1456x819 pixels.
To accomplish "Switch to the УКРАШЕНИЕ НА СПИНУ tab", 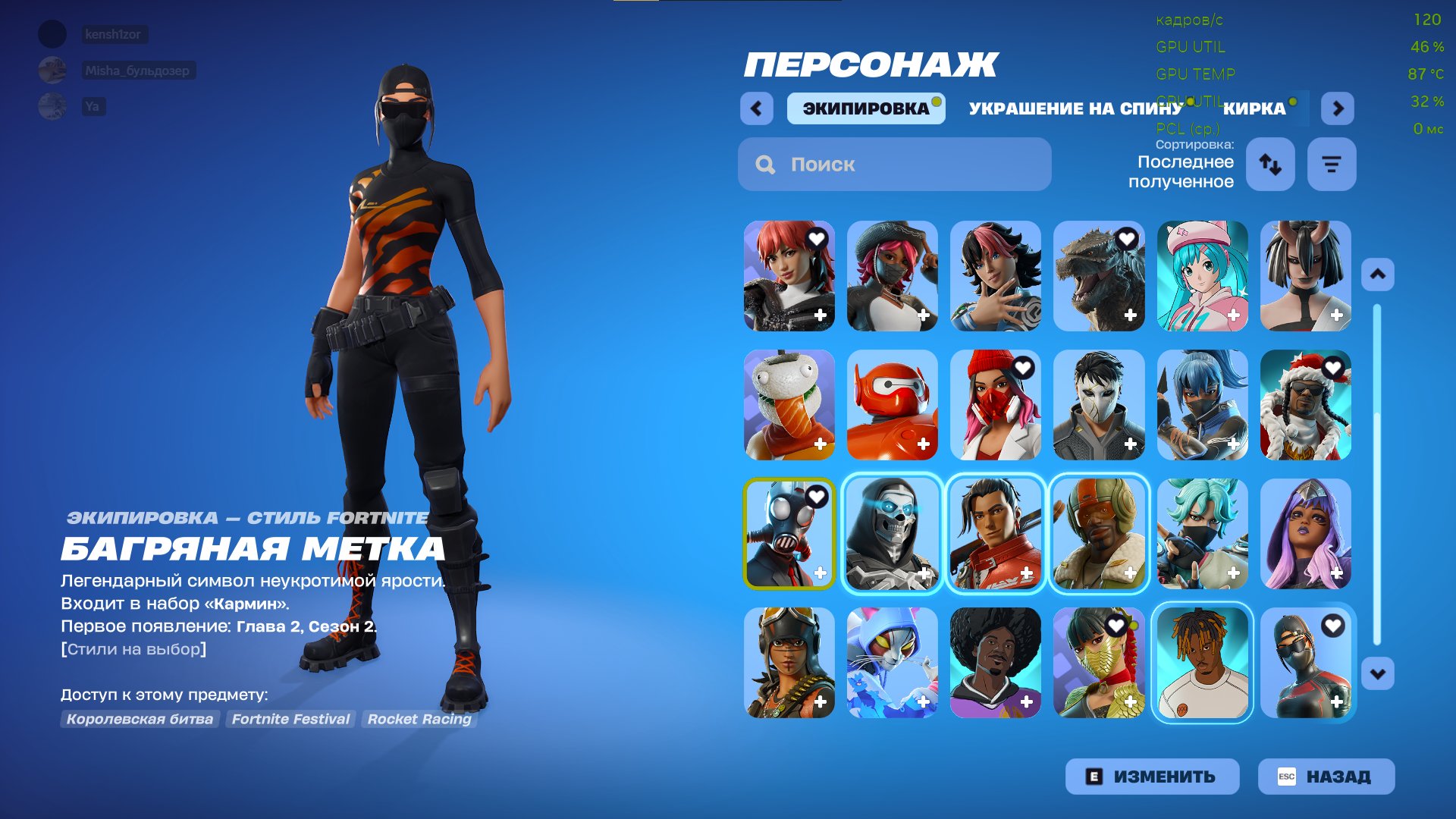I will pyautogui.click(x=1075, y=108).
